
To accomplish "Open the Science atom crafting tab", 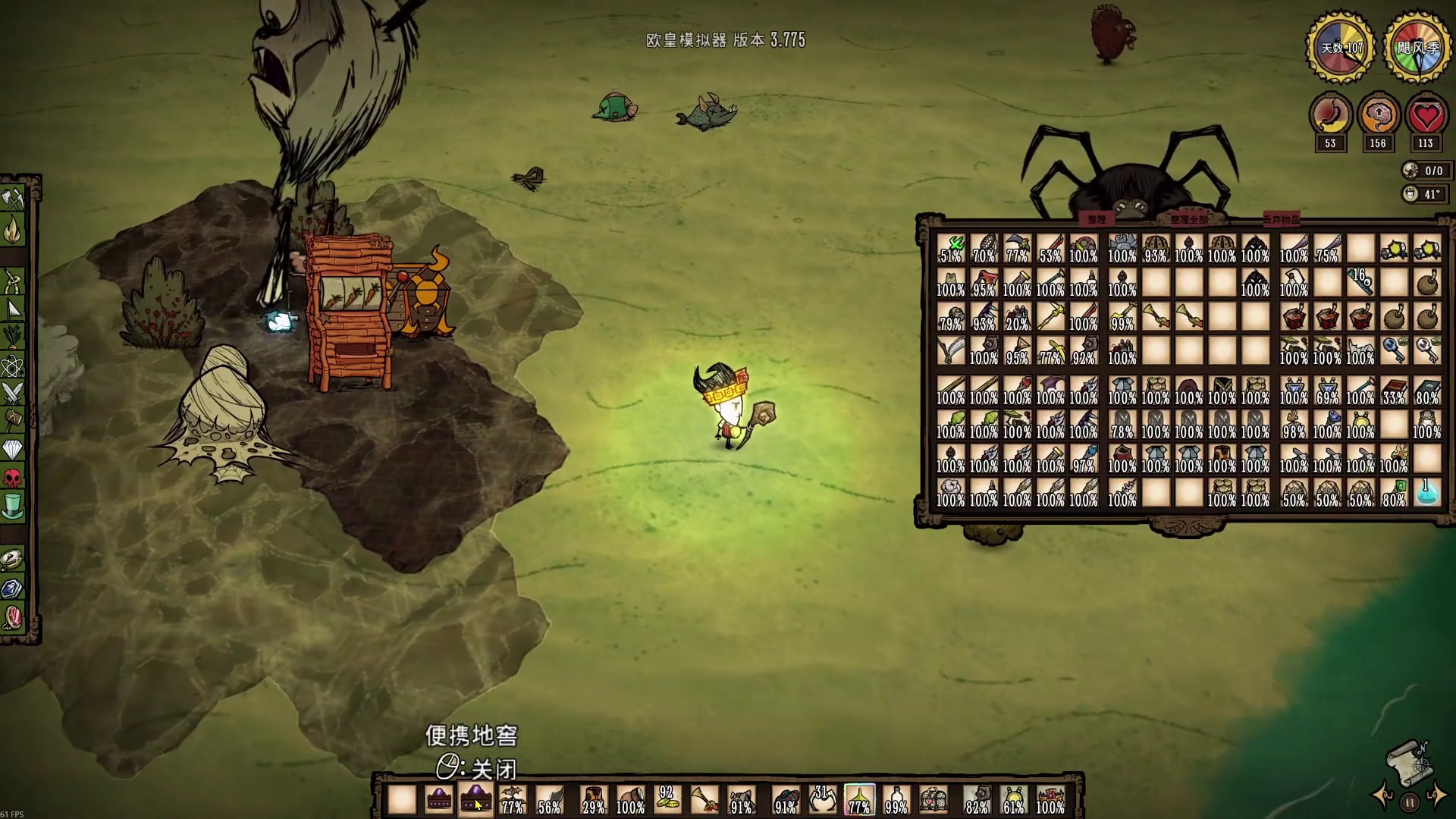I will tap(13, 366).
